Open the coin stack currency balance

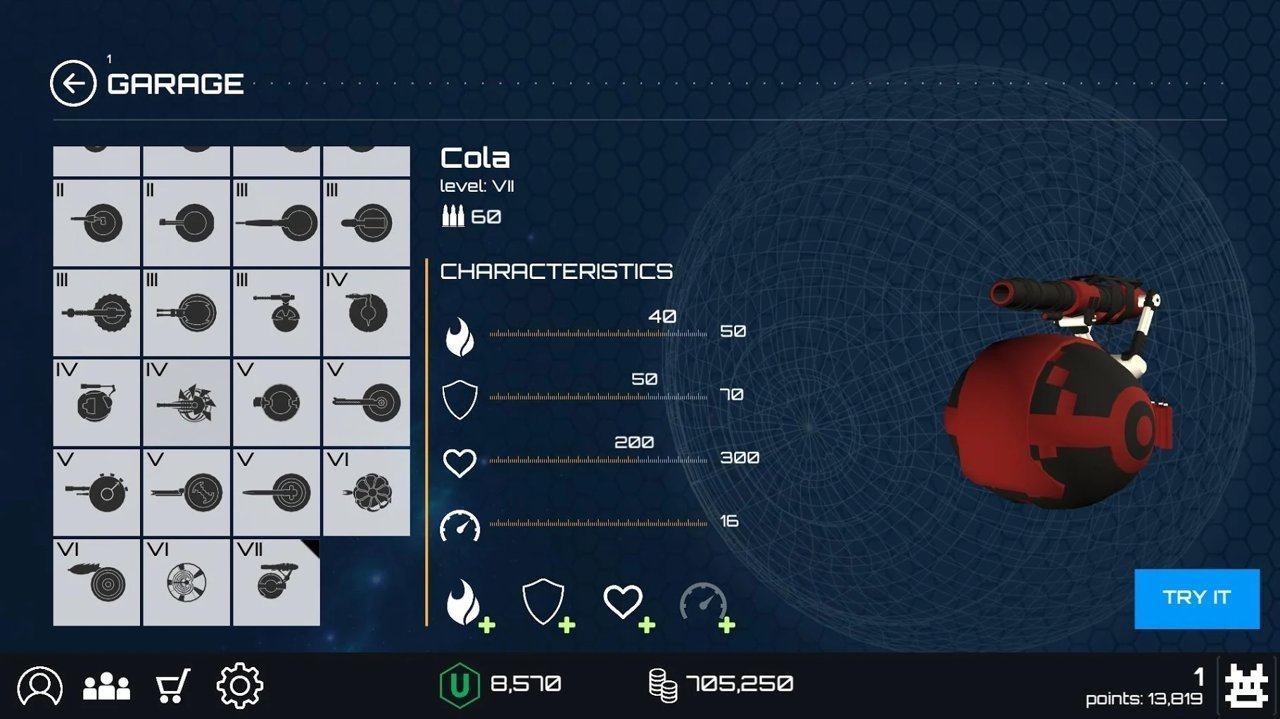point(720,684)
